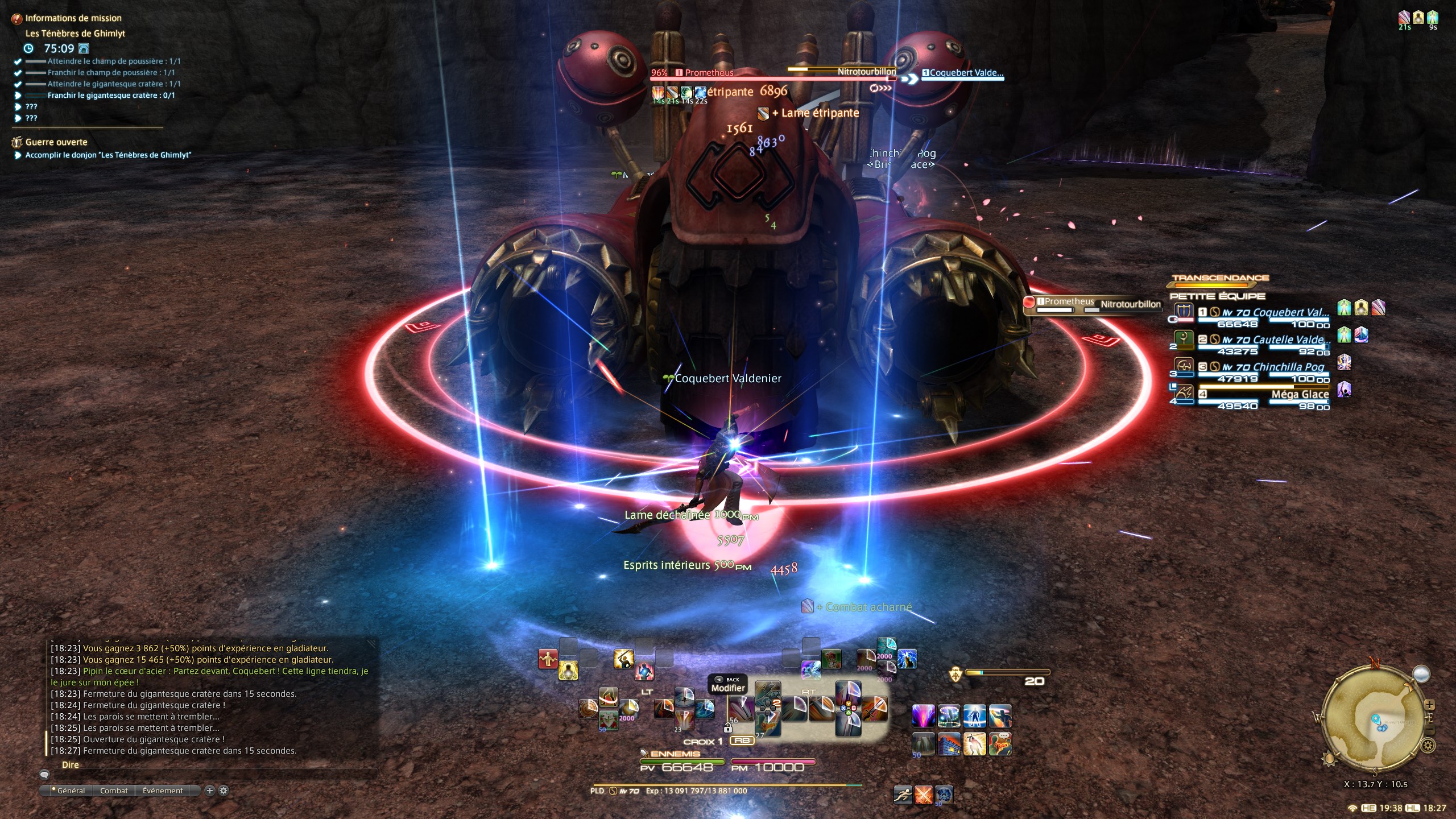Open minimap settings gear
The image size is (1456, 819).
[x=1428, y=745]
